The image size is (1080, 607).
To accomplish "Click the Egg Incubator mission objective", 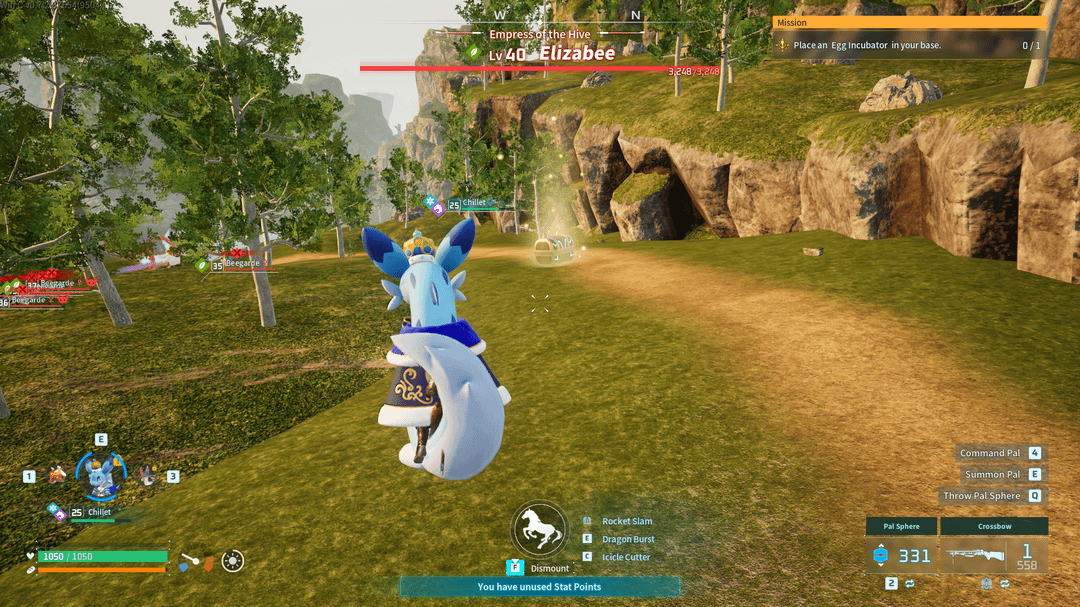I will 867,46.
